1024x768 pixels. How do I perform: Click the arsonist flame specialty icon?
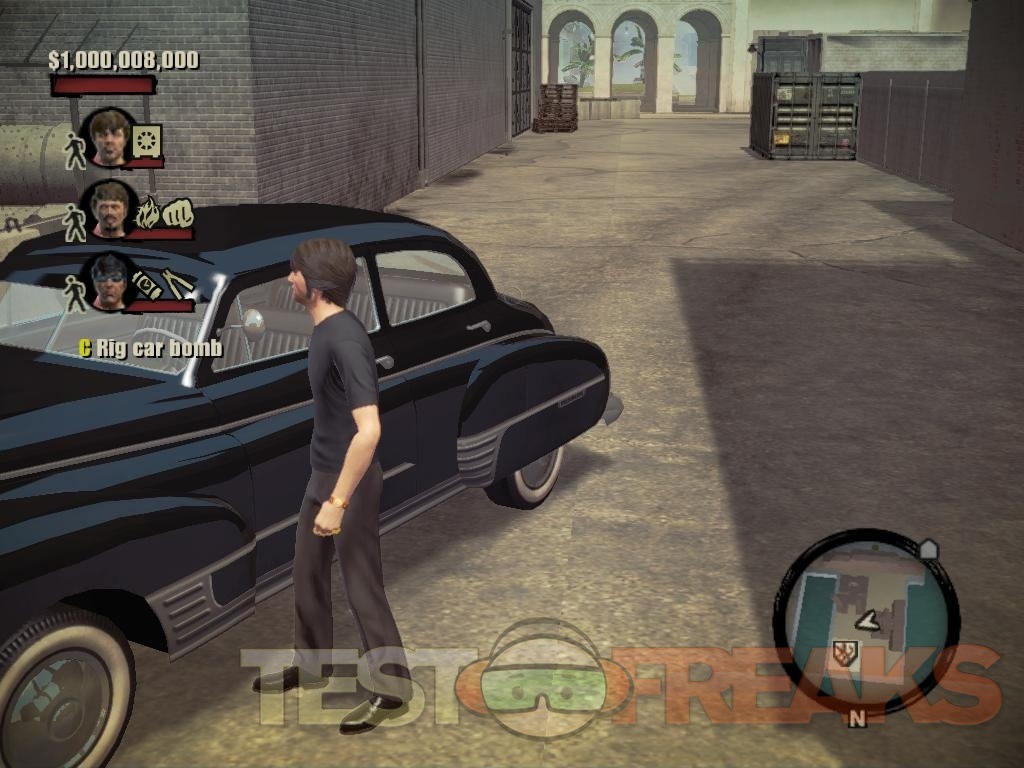point(147,213)
